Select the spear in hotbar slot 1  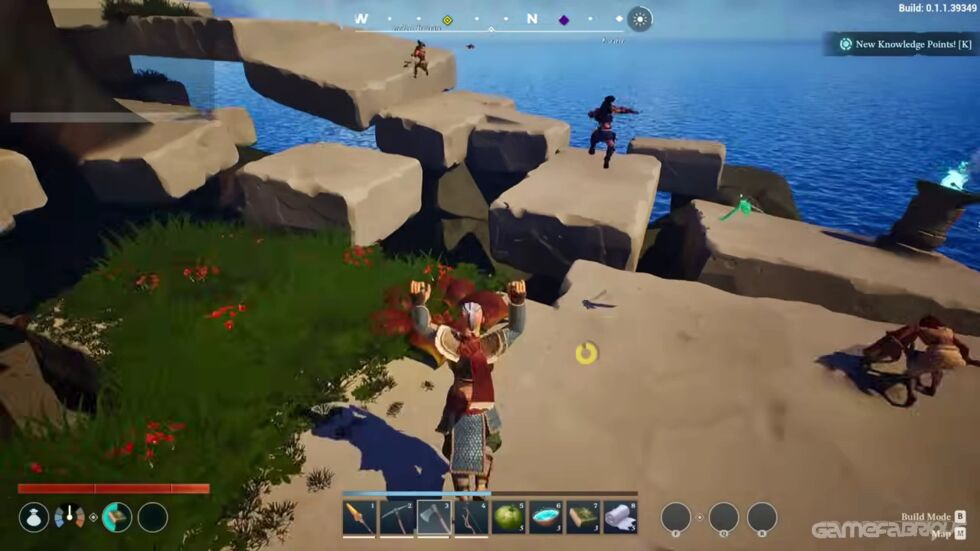pyautogui.click(x=359, y=517)
